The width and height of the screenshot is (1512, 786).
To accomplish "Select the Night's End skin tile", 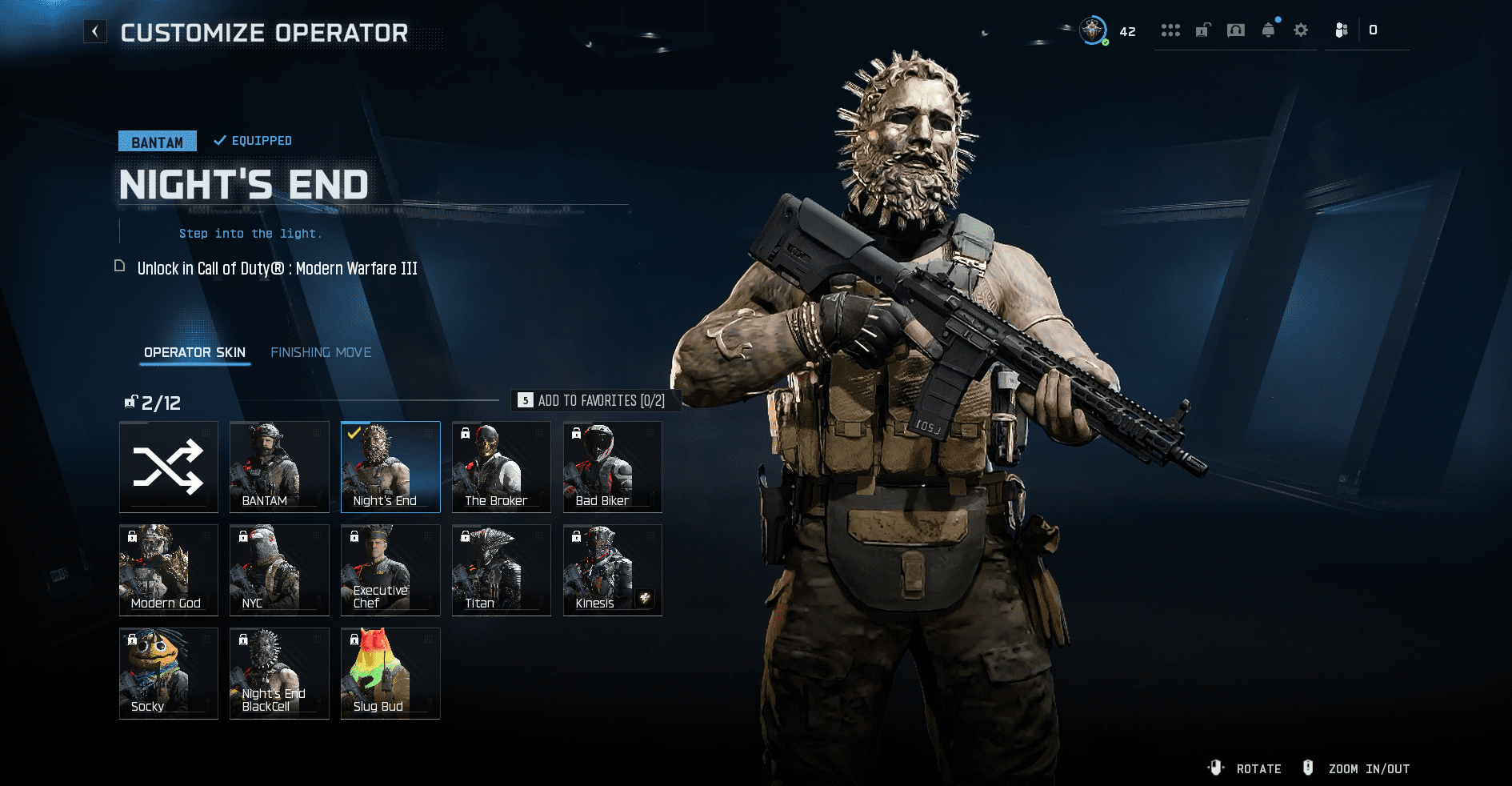I will pos(390,467).
